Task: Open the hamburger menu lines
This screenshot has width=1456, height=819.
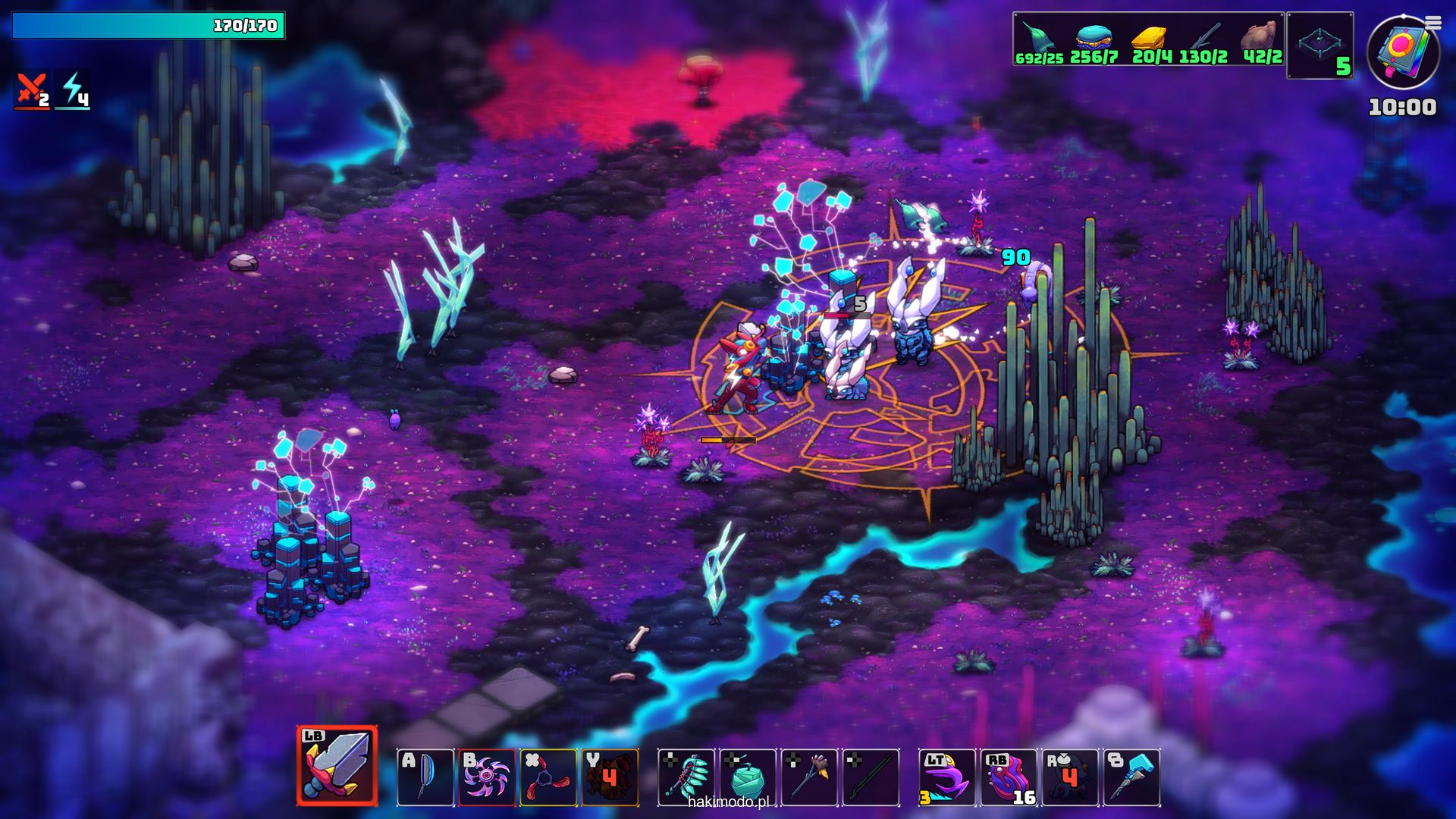Action: (1432, 24)
